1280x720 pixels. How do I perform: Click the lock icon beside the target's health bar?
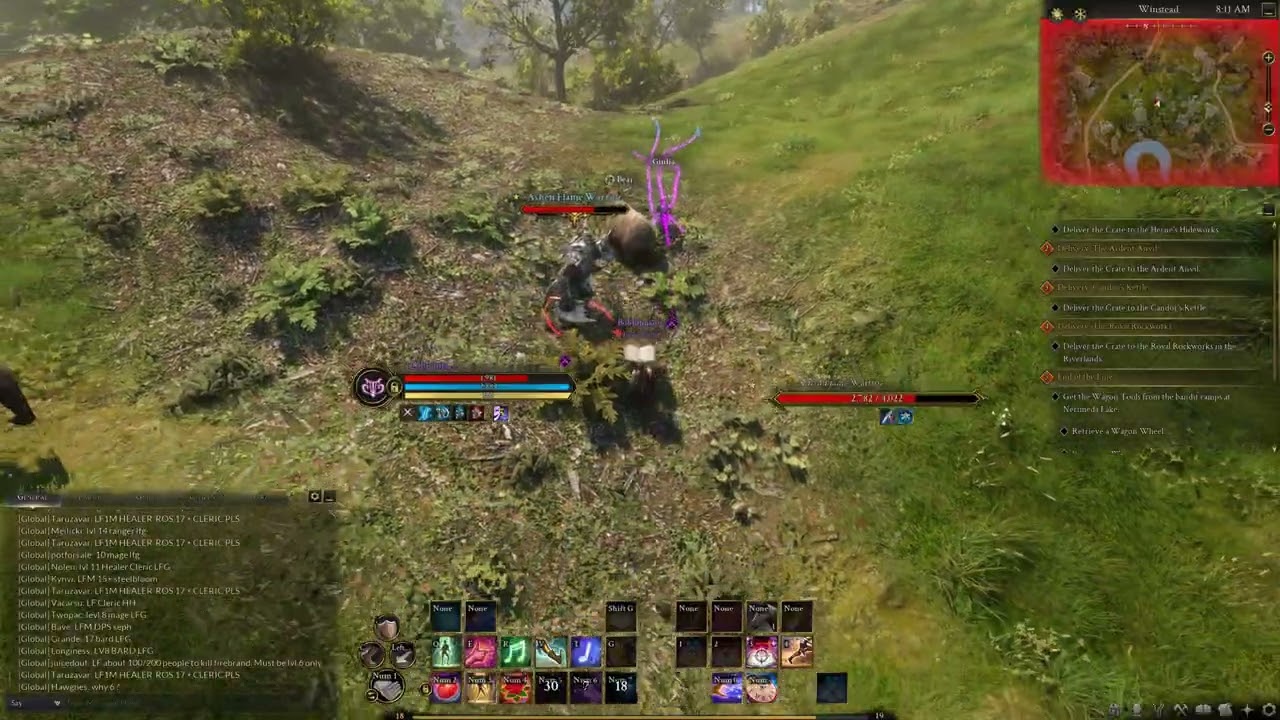click(x=395, y=387)
